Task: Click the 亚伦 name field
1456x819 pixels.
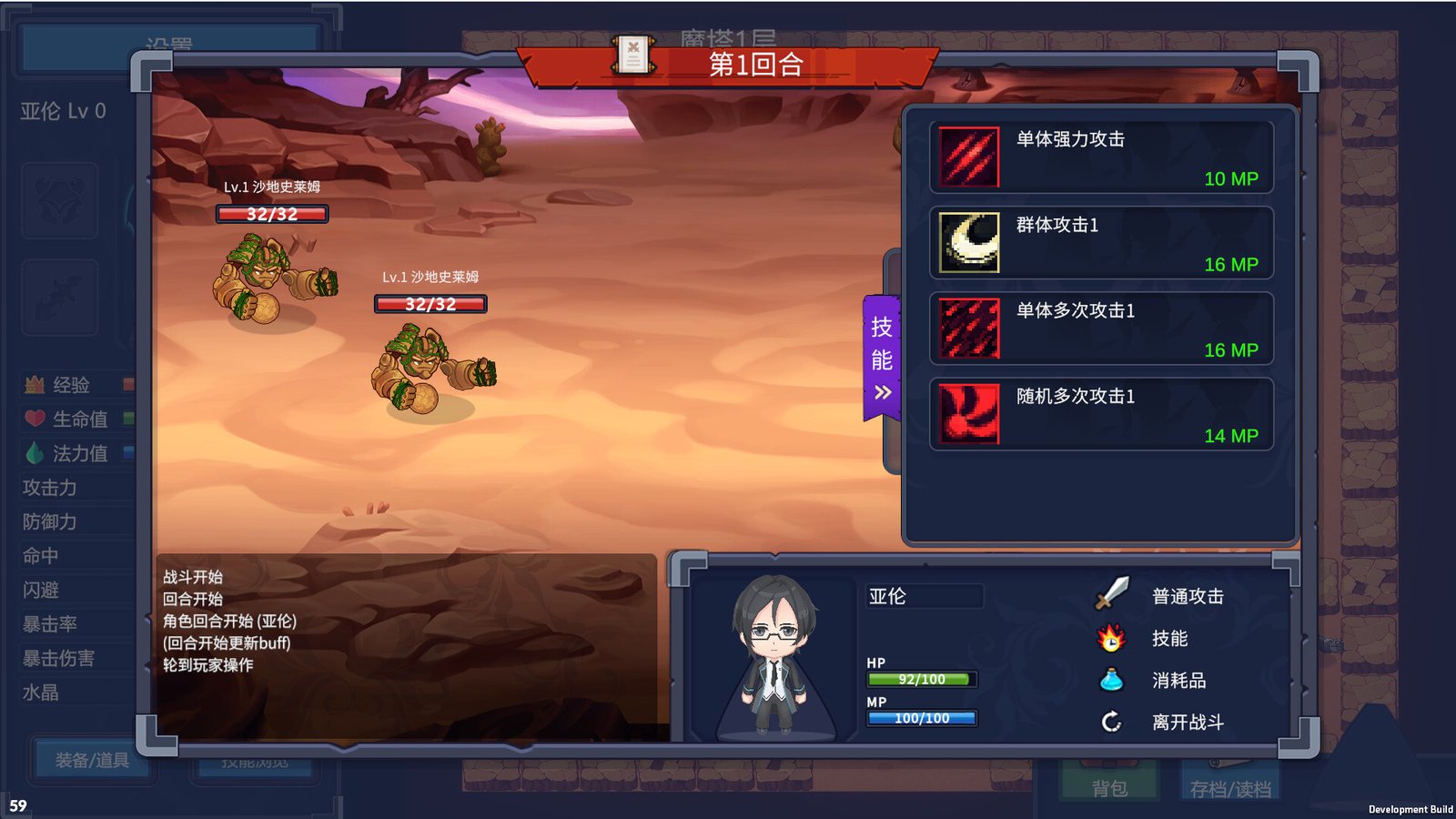Action: click(x=922, y=596)
